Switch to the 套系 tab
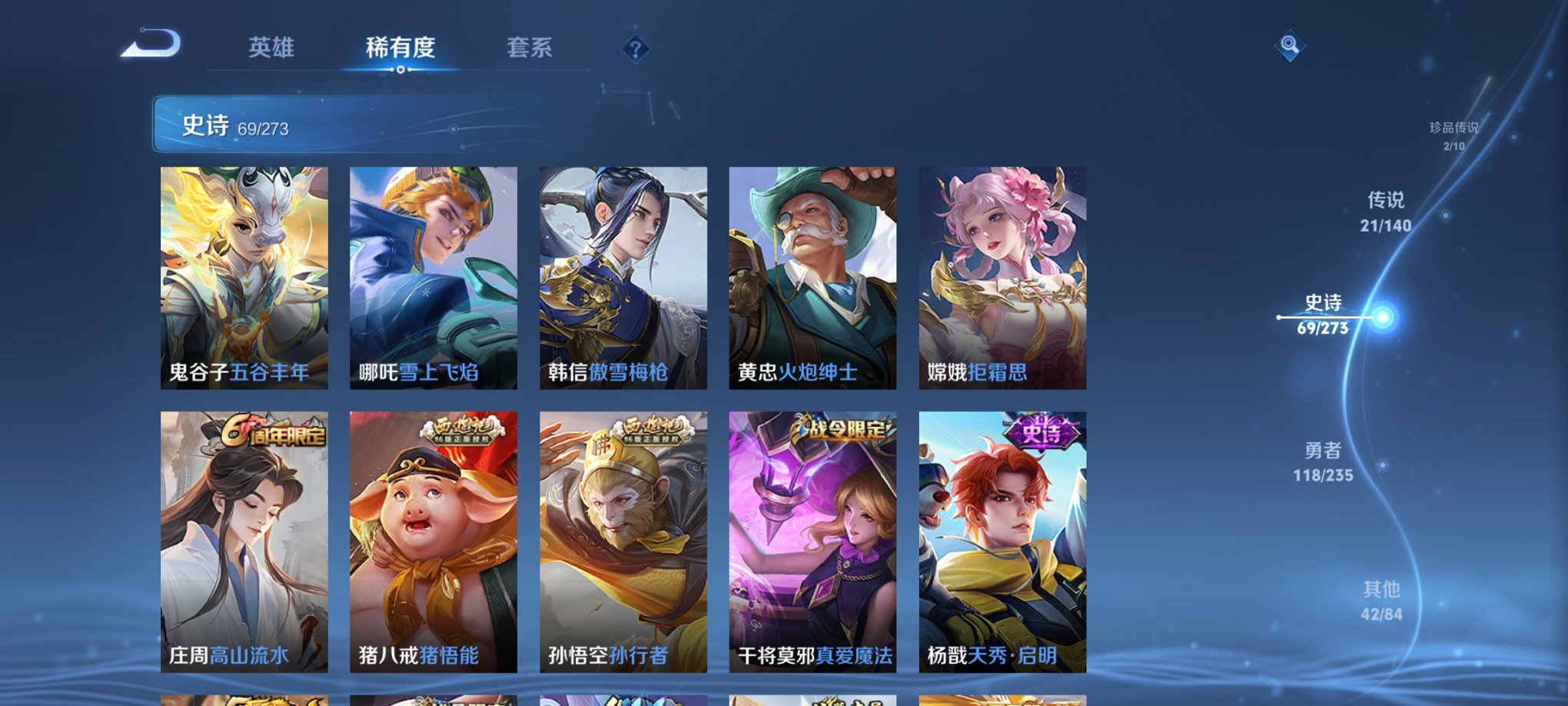 (532, 46)
